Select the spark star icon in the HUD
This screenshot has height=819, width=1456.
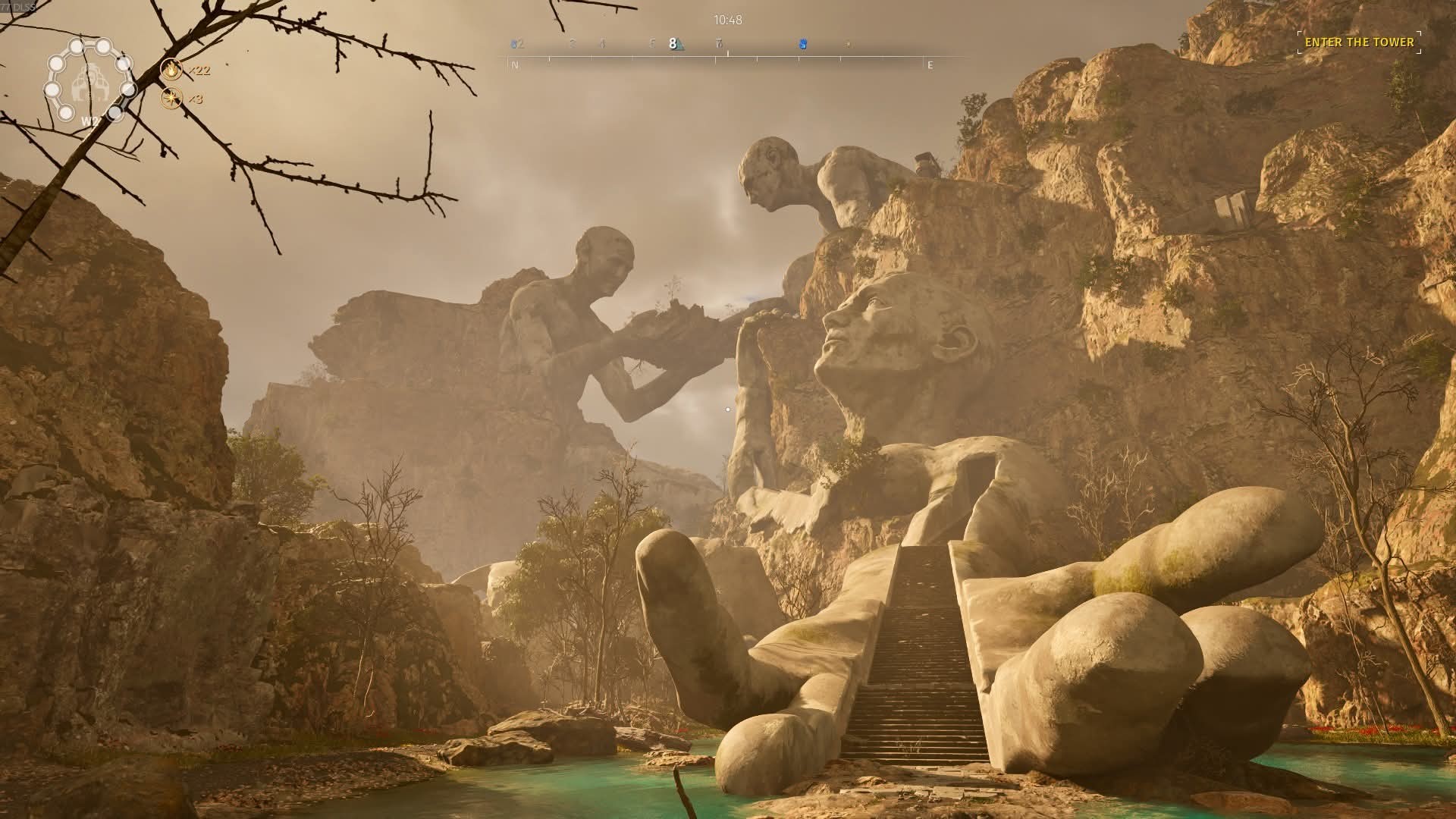pyautogui.click(x=172, y=99)
